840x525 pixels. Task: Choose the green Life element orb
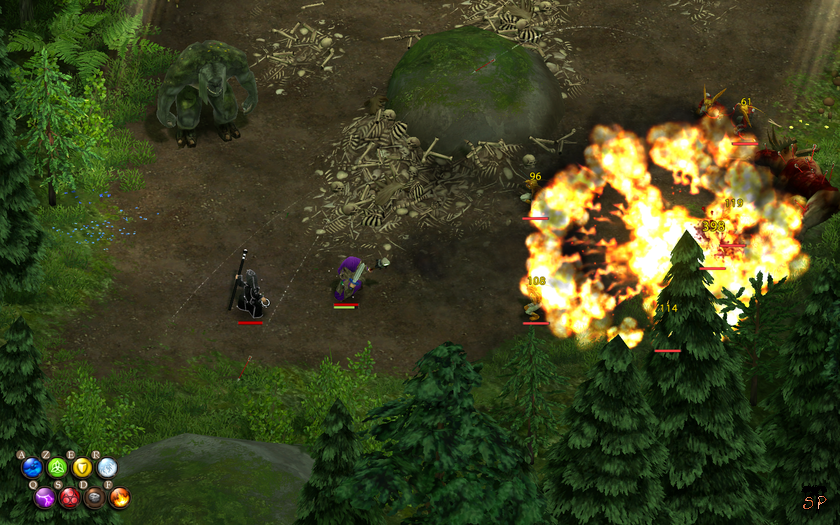(57, 467)
